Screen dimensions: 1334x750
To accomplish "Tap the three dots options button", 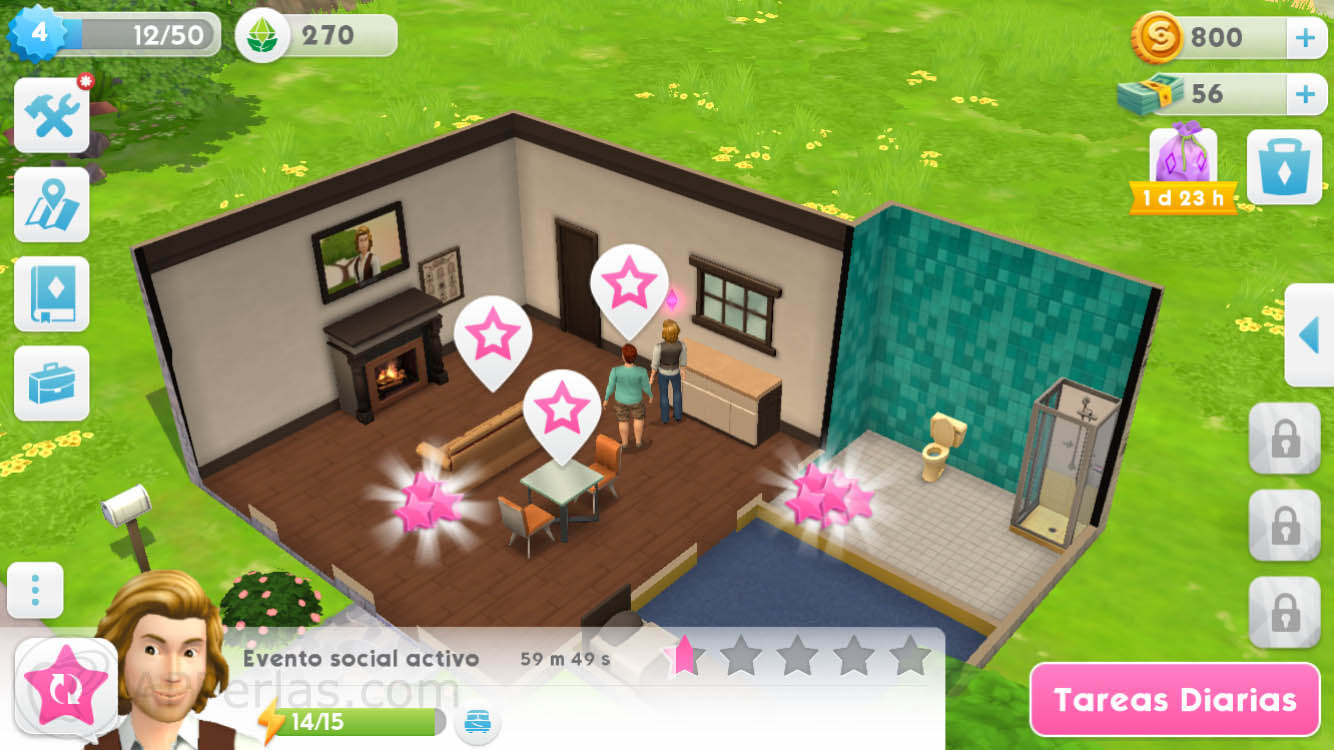I will (35, 591).
